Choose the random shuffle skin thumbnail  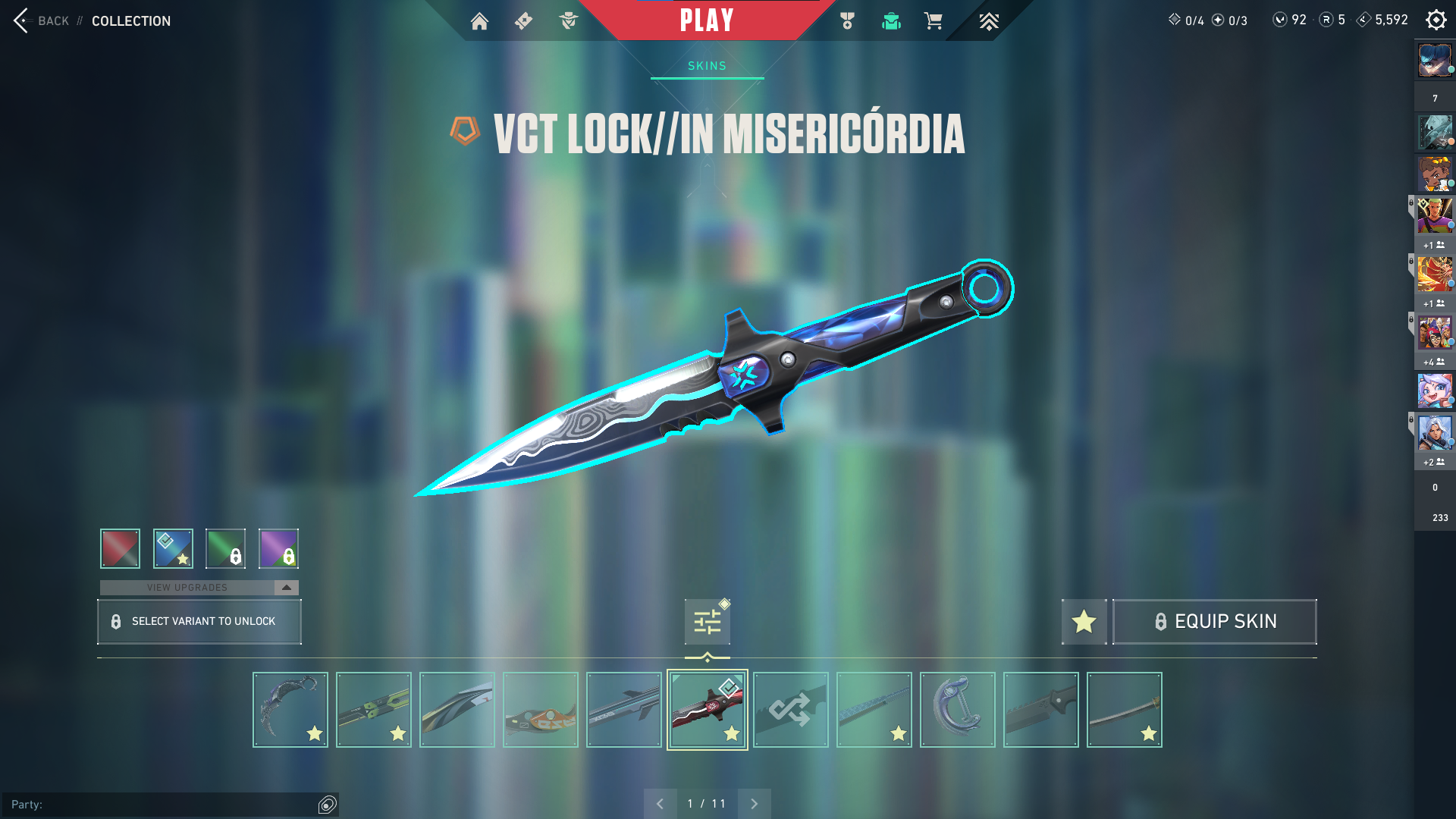pos(790,710)
